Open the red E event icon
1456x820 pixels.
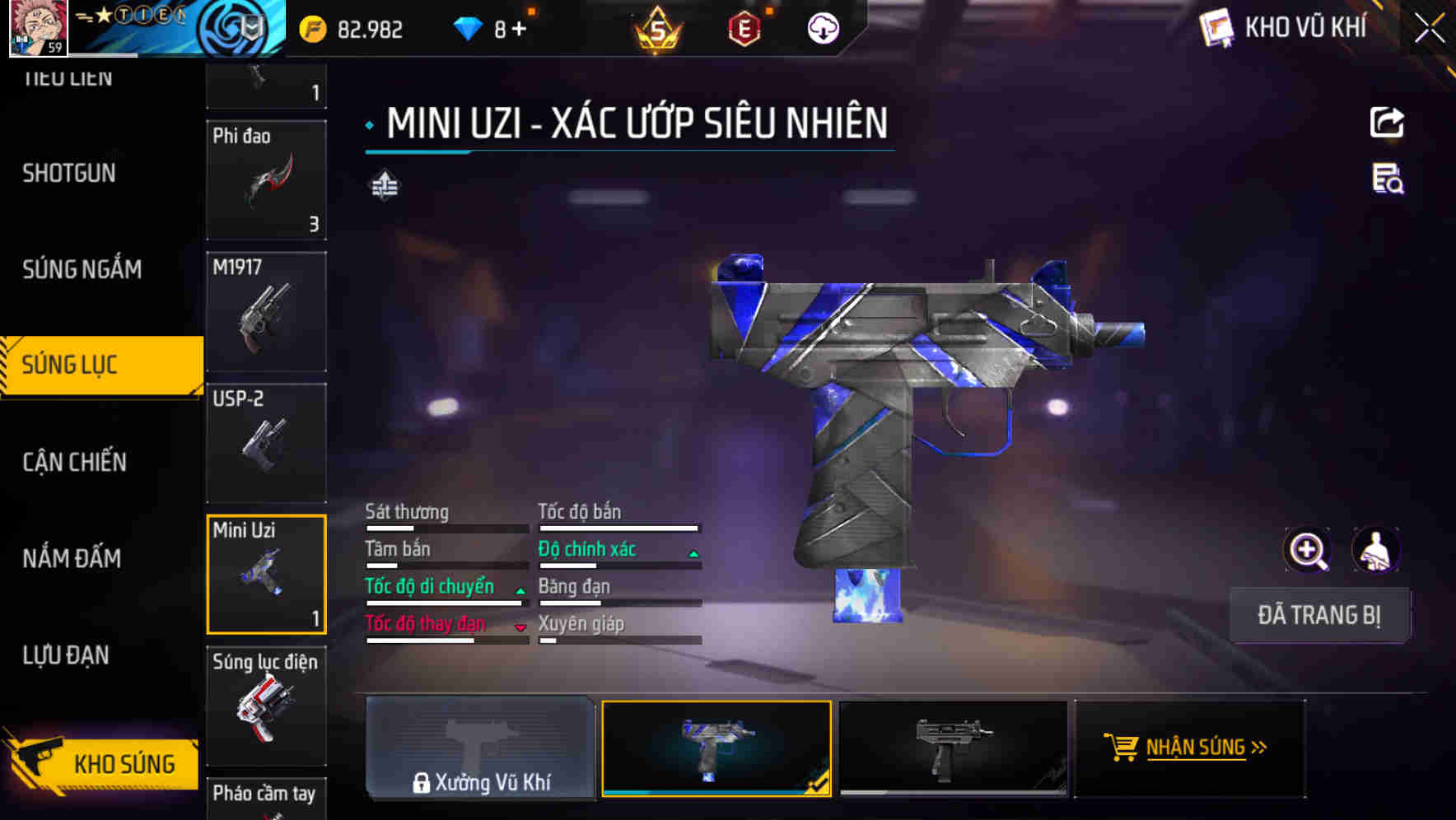(745, 28)
